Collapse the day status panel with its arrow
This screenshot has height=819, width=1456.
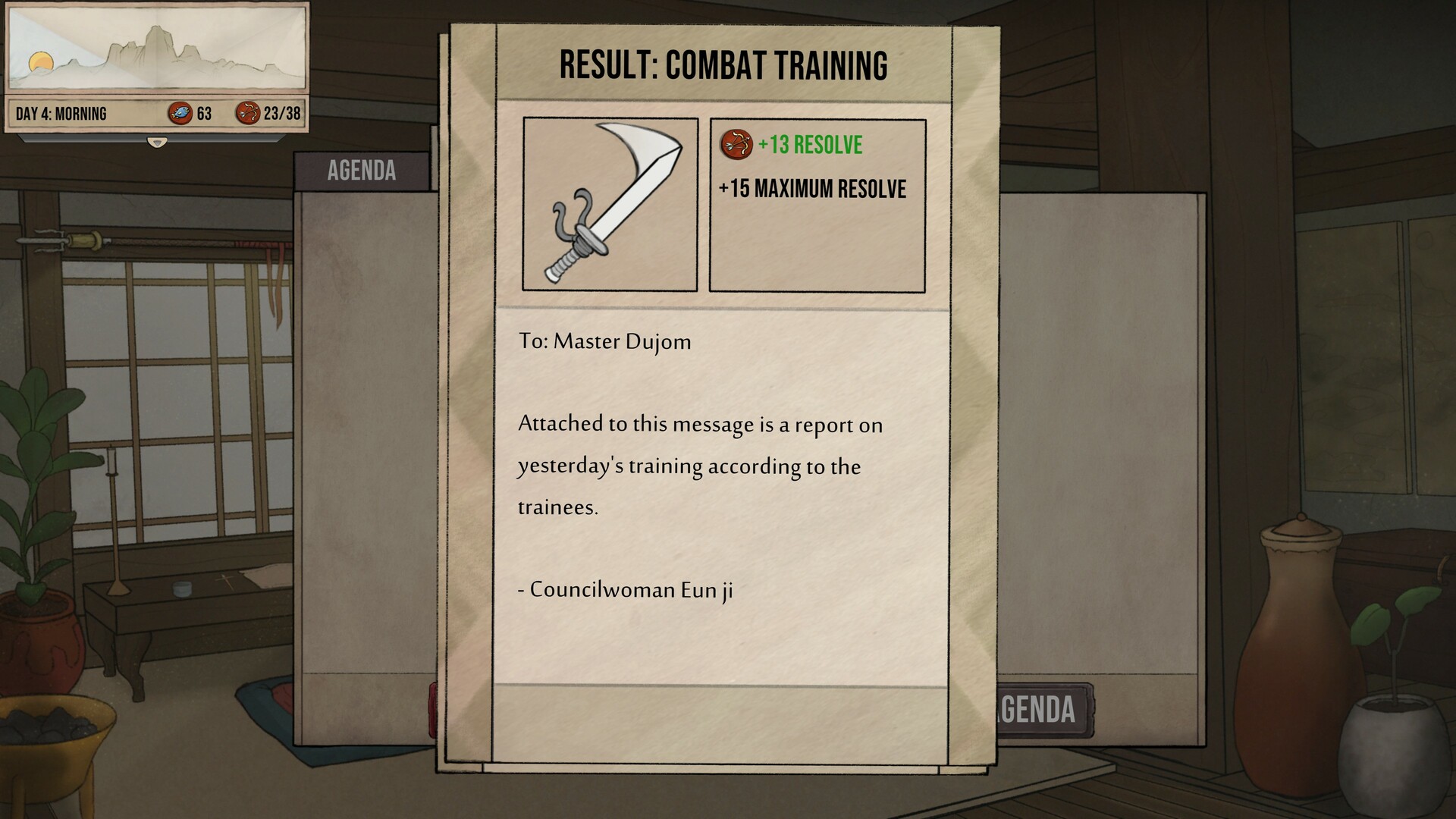[157, 141]
